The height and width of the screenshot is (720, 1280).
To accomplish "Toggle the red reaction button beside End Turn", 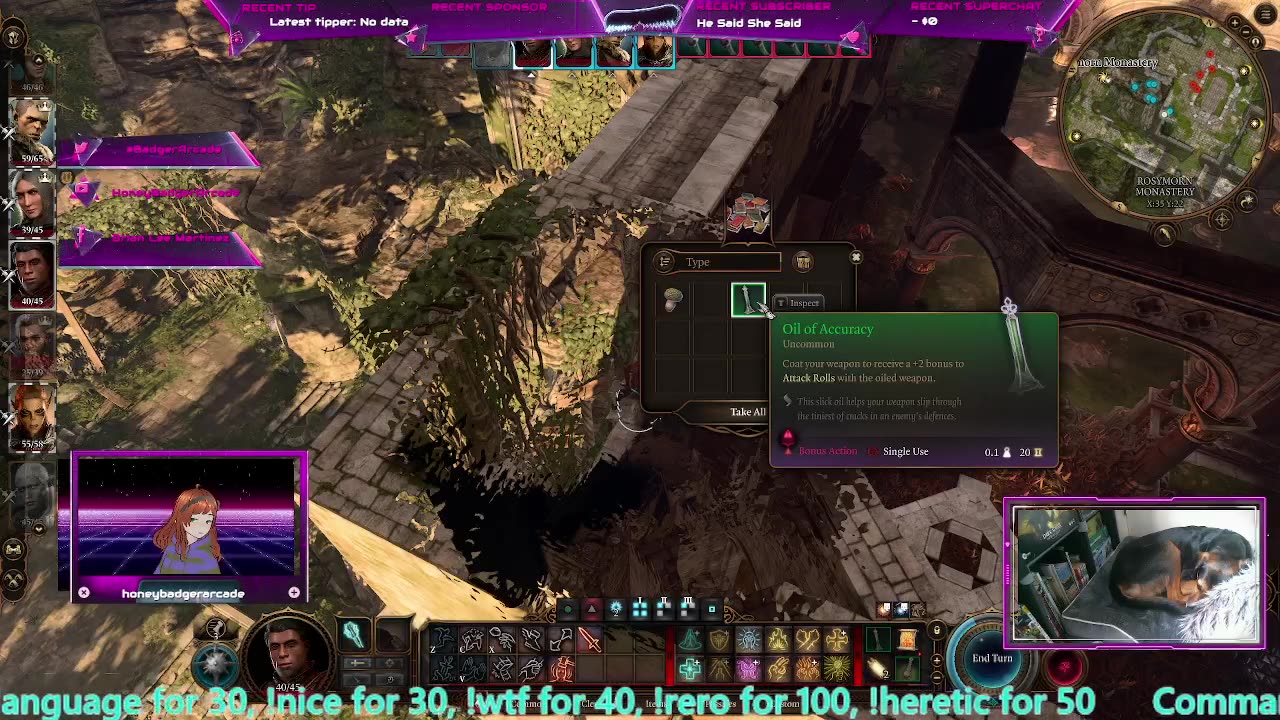I will (x=1064, y=667).
